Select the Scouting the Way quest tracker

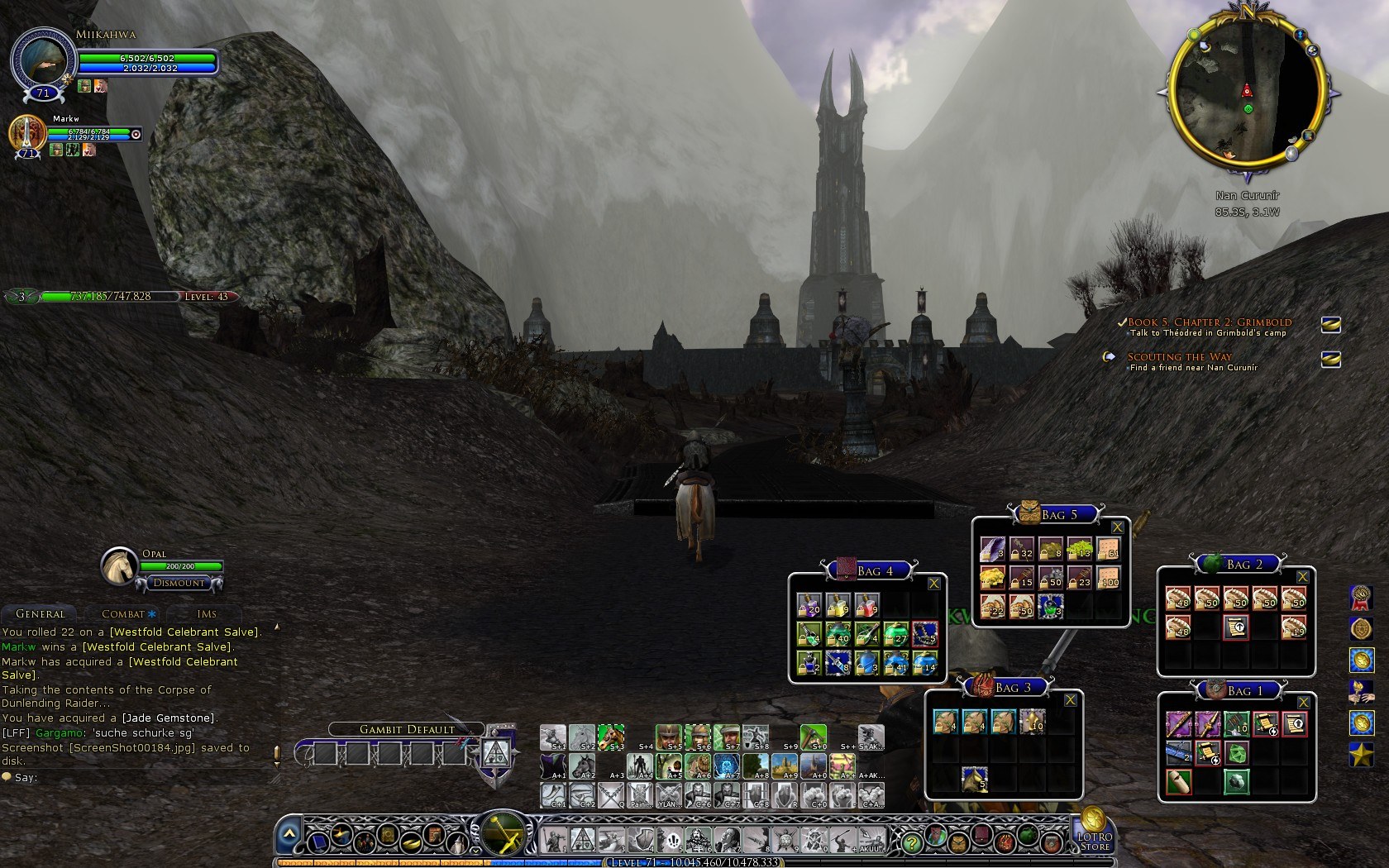click(x=1179, y=357)
